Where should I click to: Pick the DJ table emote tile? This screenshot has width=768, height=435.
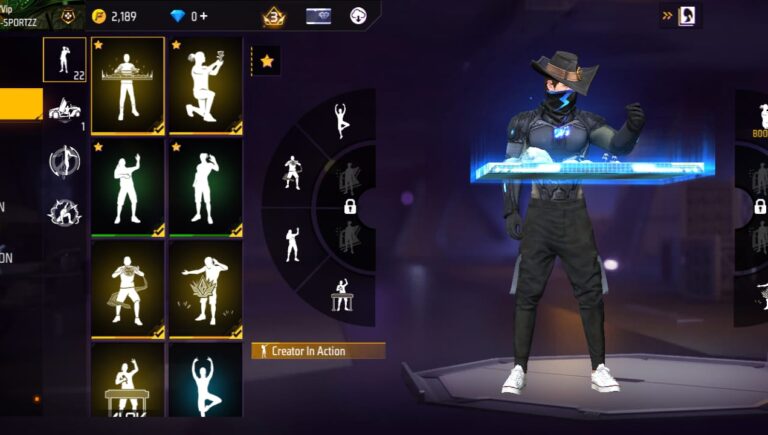pos(127,379)
